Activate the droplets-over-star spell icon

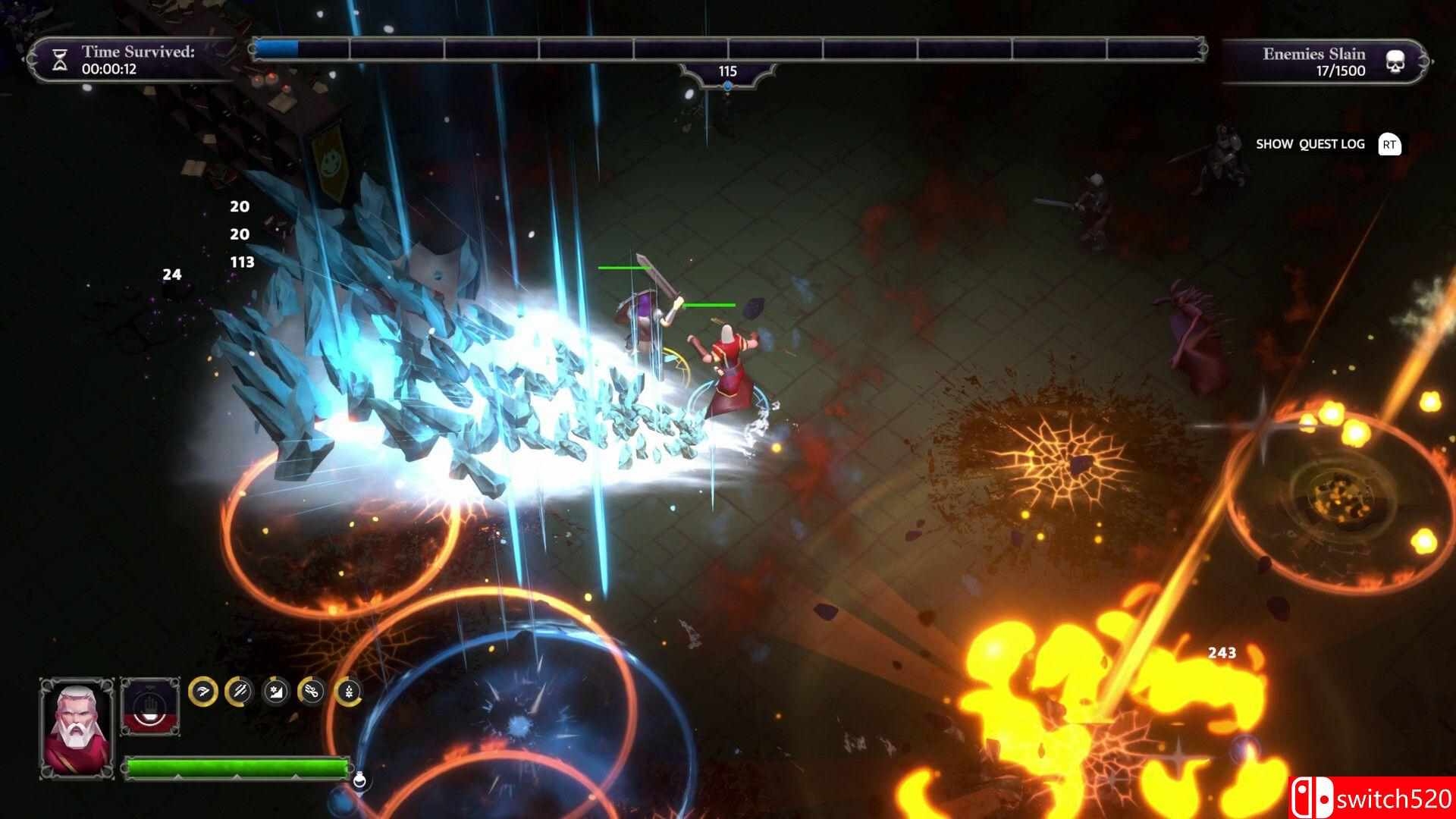click(348, 691)
